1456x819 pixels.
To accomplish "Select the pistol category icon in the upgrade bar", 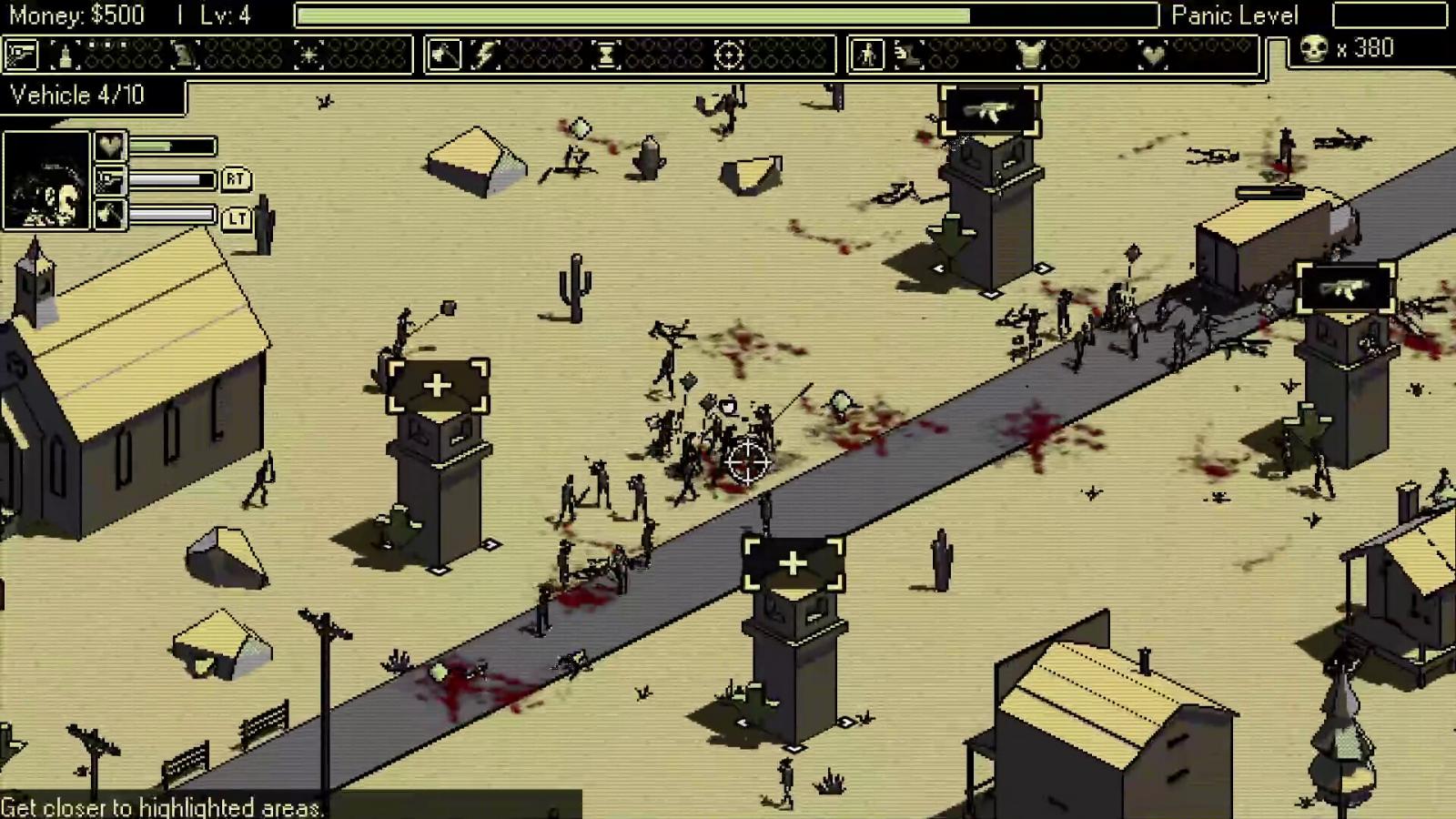I will point(21,55).
